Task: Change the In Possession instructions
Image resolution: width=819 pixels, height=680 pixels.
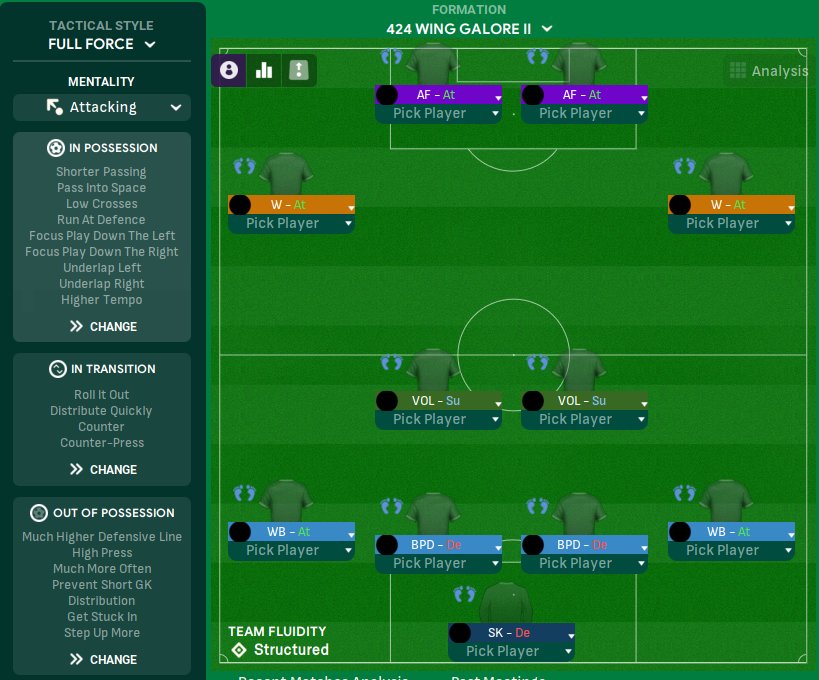Action: point(102,326)
